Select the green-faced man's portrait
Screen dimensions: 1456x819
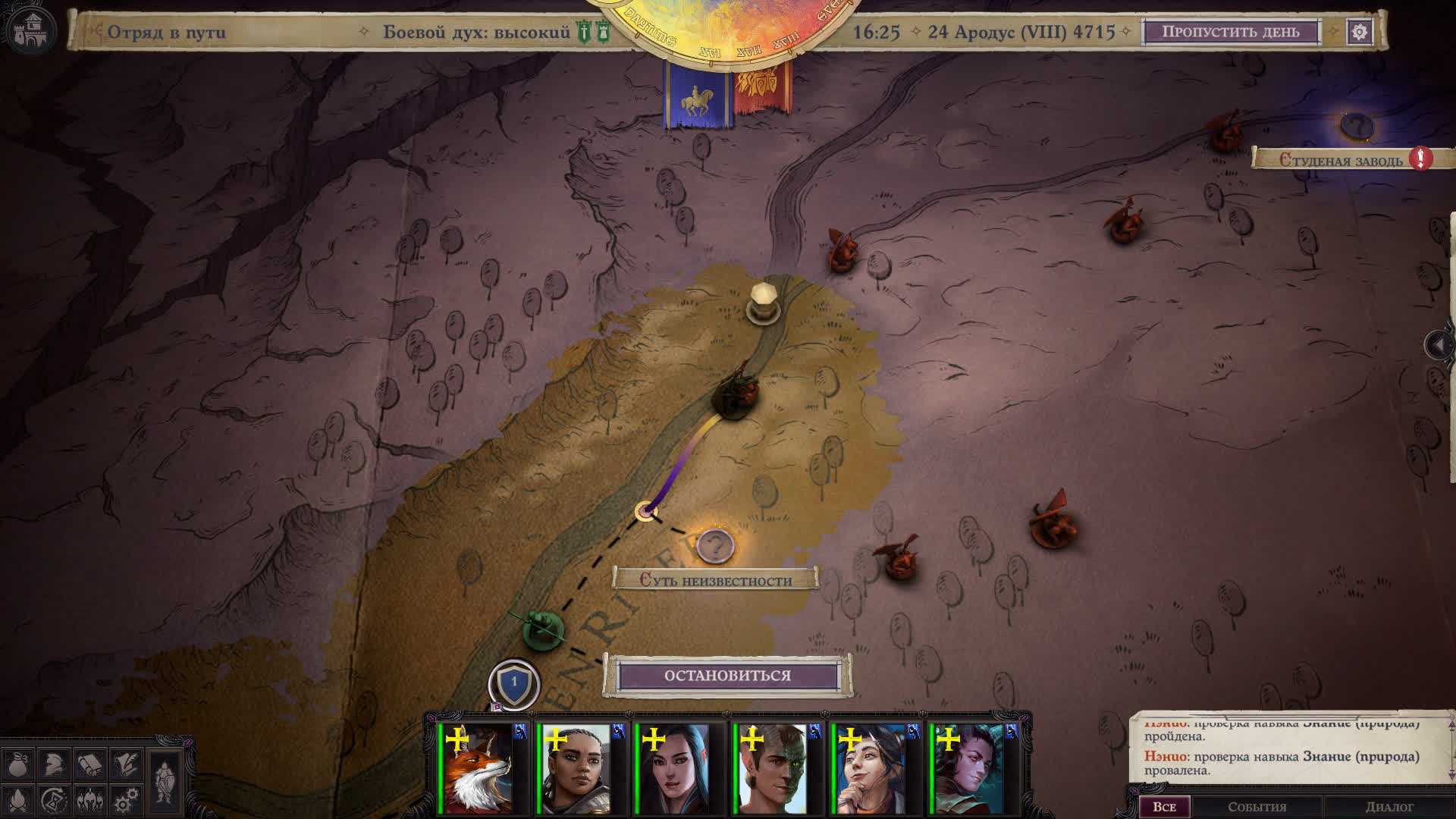coord(772,768)
